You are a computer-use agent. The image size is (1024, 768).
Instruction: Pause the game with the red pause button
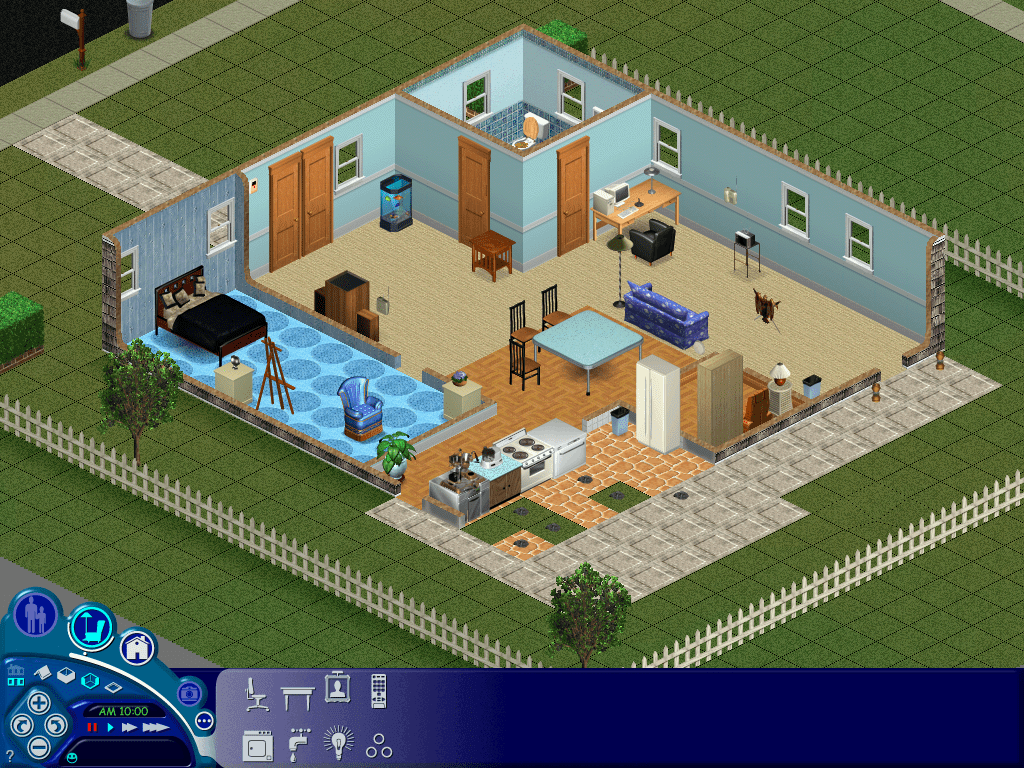pyautogui.click(x=93, y=727)
